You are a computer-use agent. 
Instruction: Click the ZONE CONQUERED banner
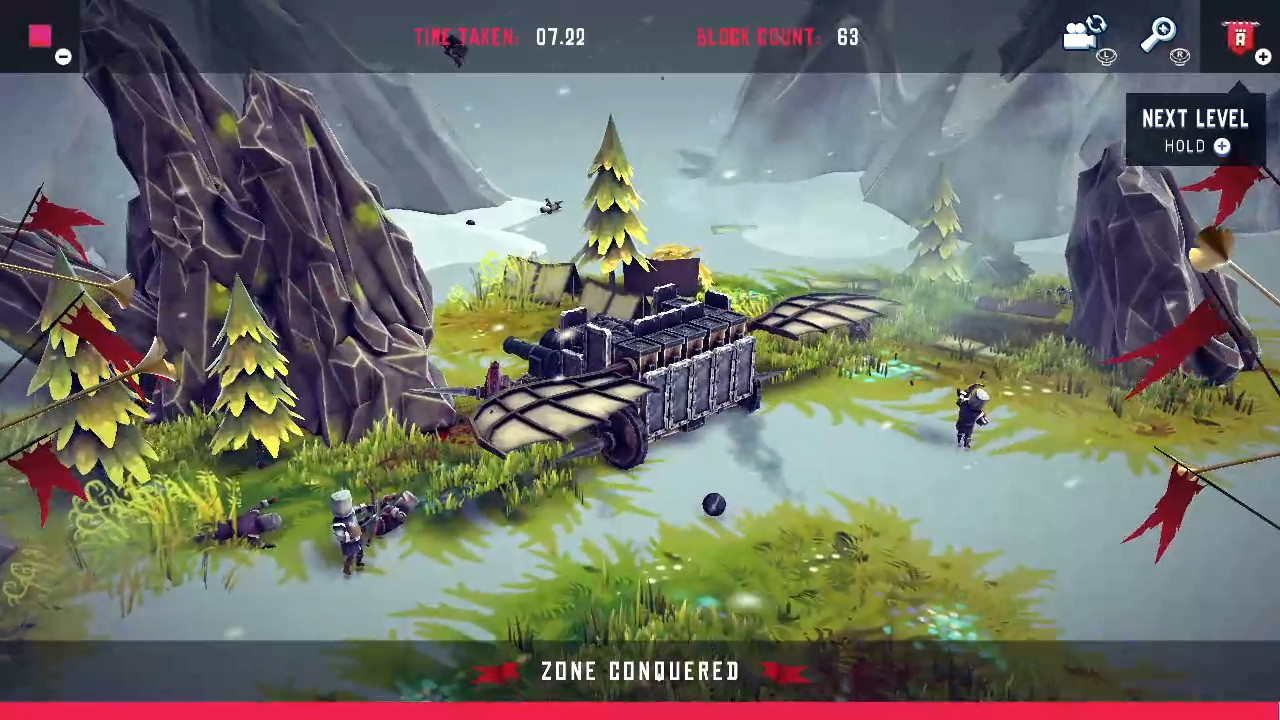[640, 672]
